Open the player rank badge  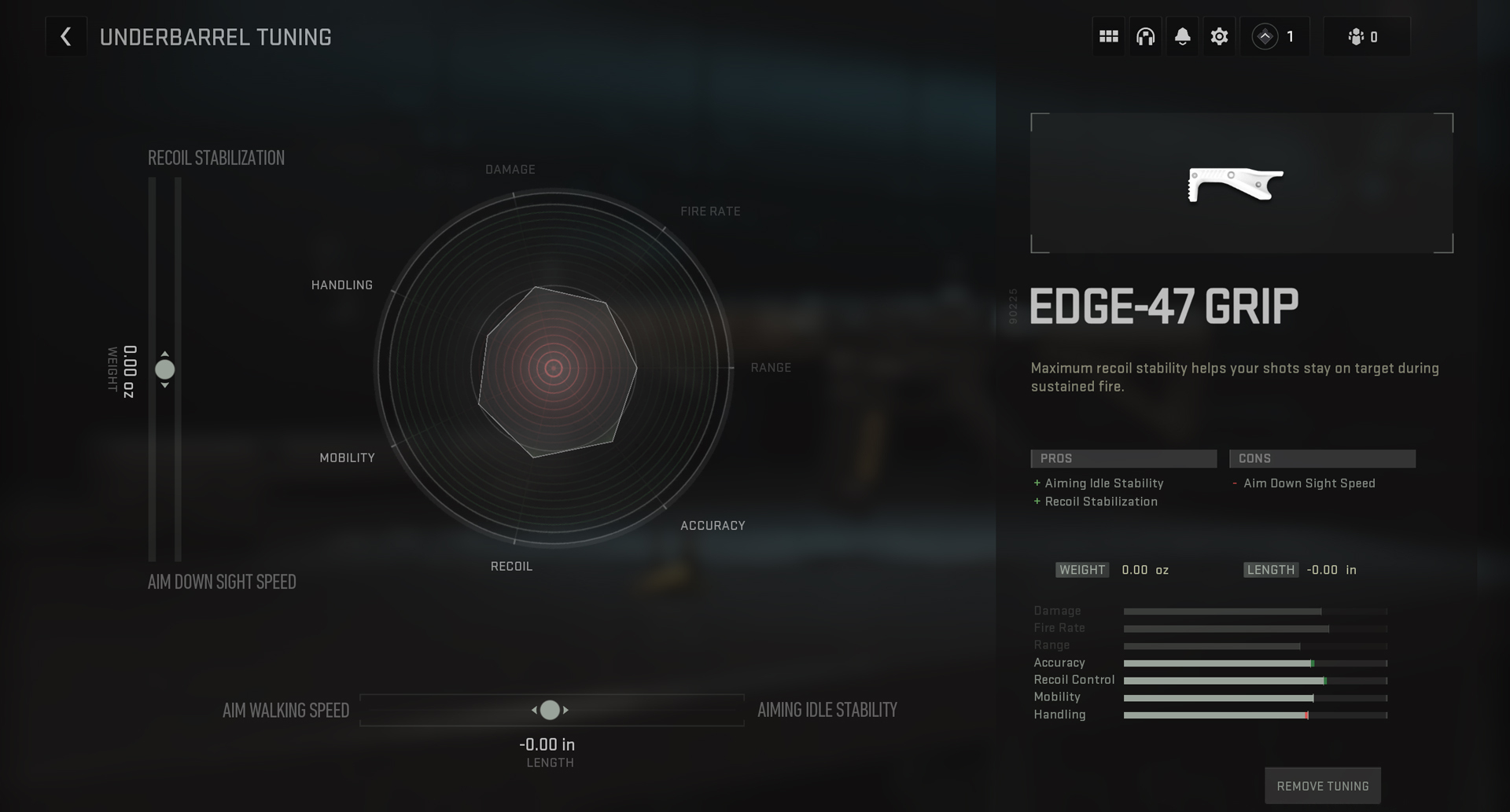(1274, 37)
